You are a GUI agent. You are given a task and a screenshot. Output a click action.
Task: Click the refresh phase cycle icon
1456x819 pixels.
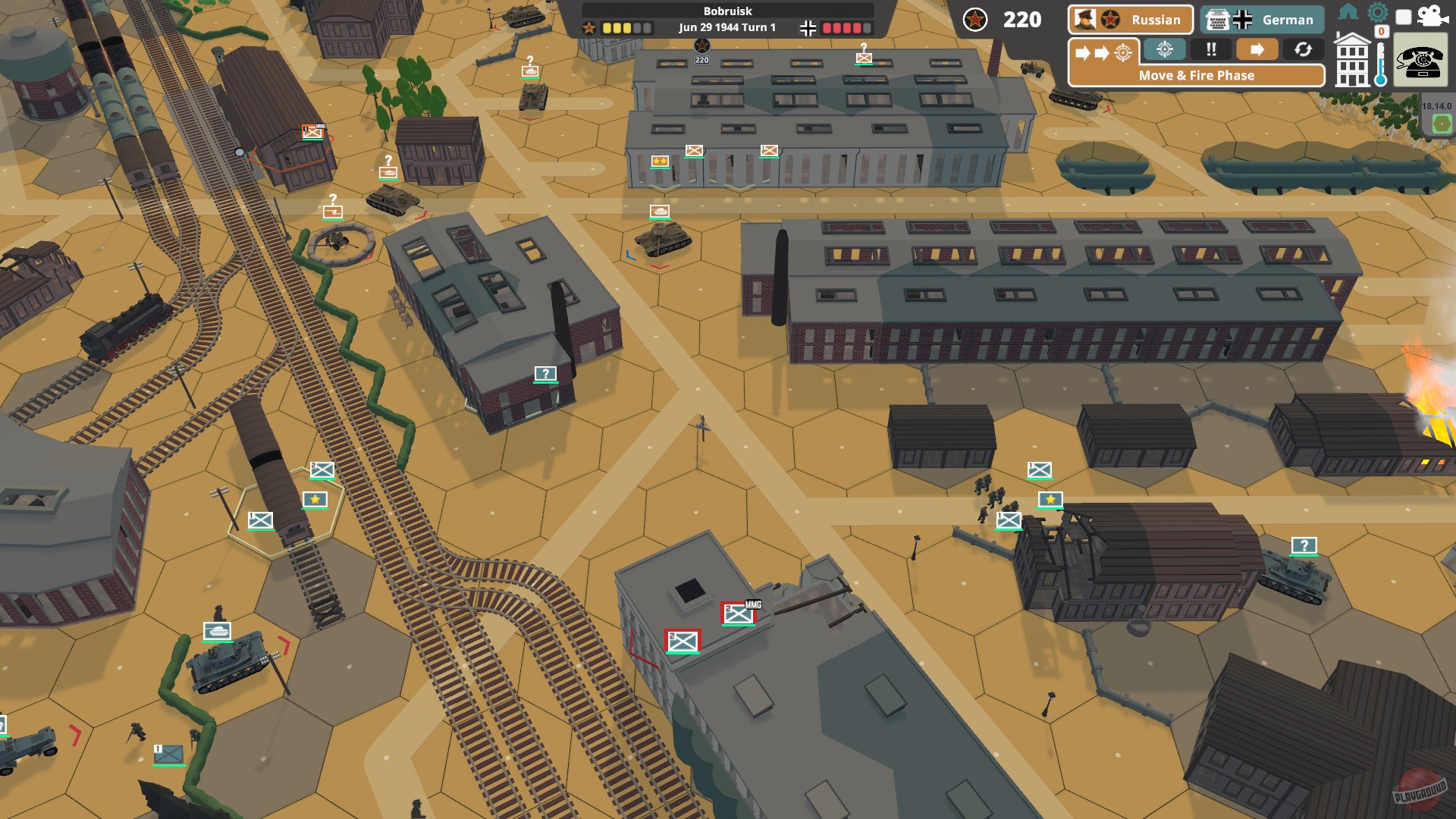(x=1304, y=49)
